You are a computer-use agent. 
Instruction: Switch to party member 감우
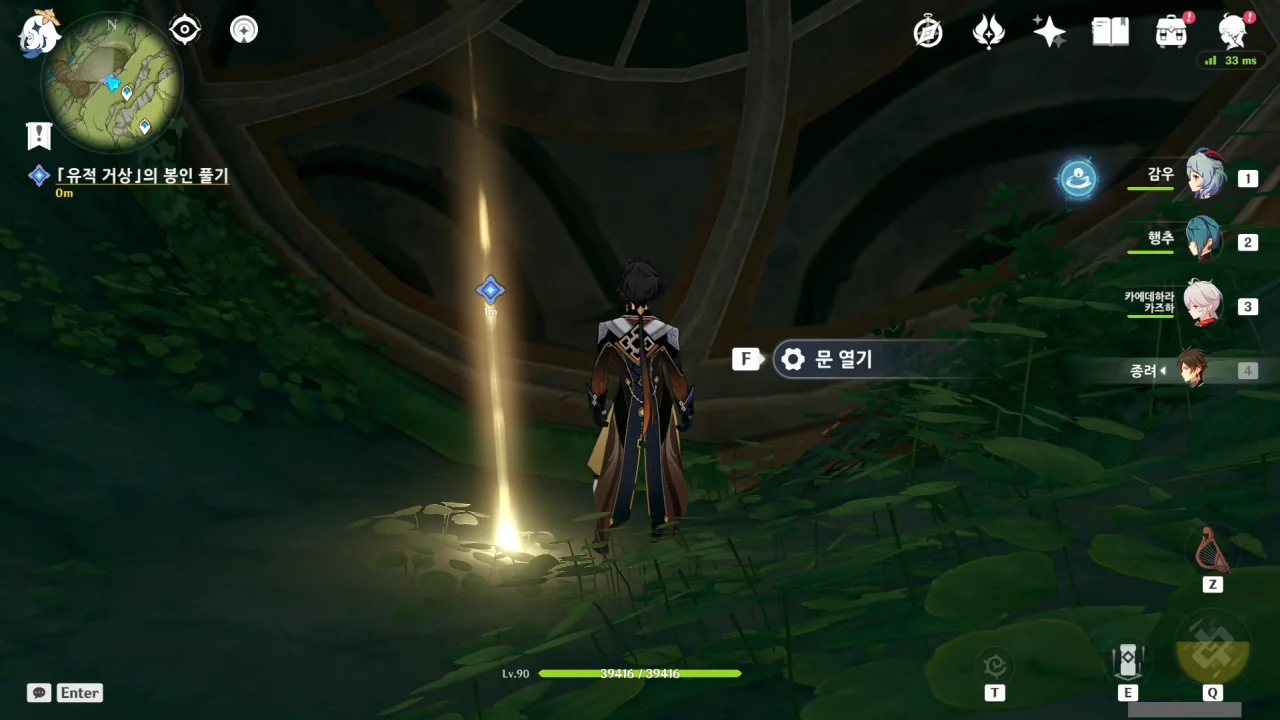[1205, 177]
